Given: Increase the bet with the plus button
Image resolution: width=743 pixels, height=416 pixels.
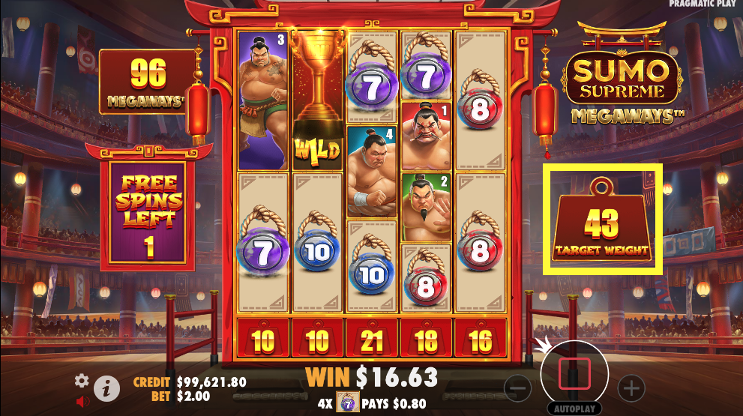Looking at the screenshot, I should tap(631, 387).
